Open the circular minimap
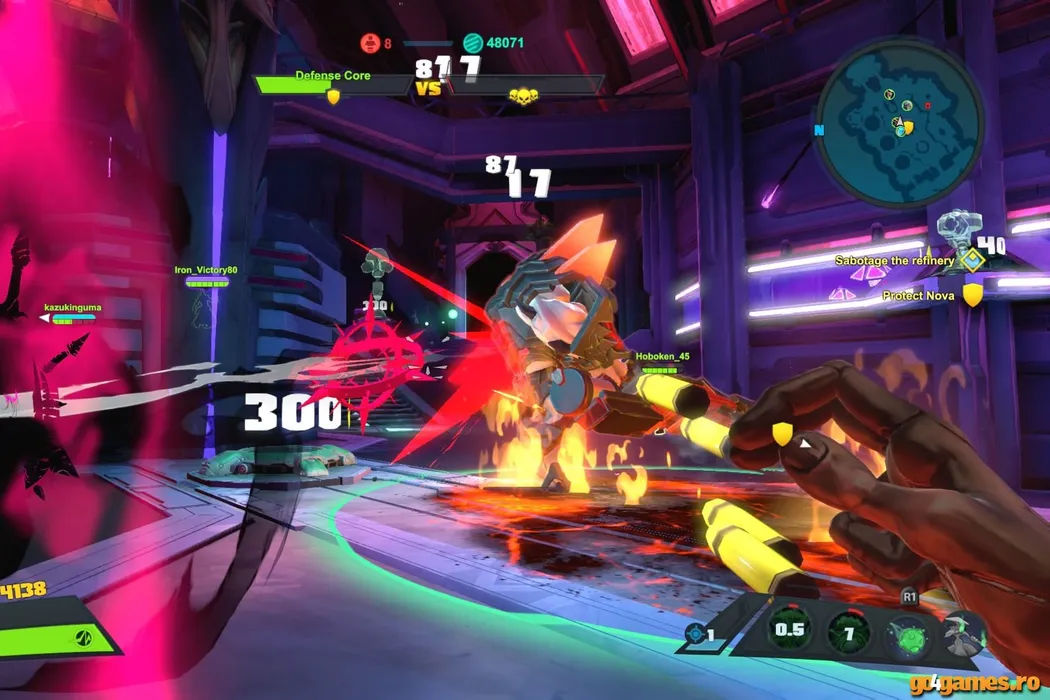The image size is (1050, 700). pyautogui.click(x=900, y=122)
